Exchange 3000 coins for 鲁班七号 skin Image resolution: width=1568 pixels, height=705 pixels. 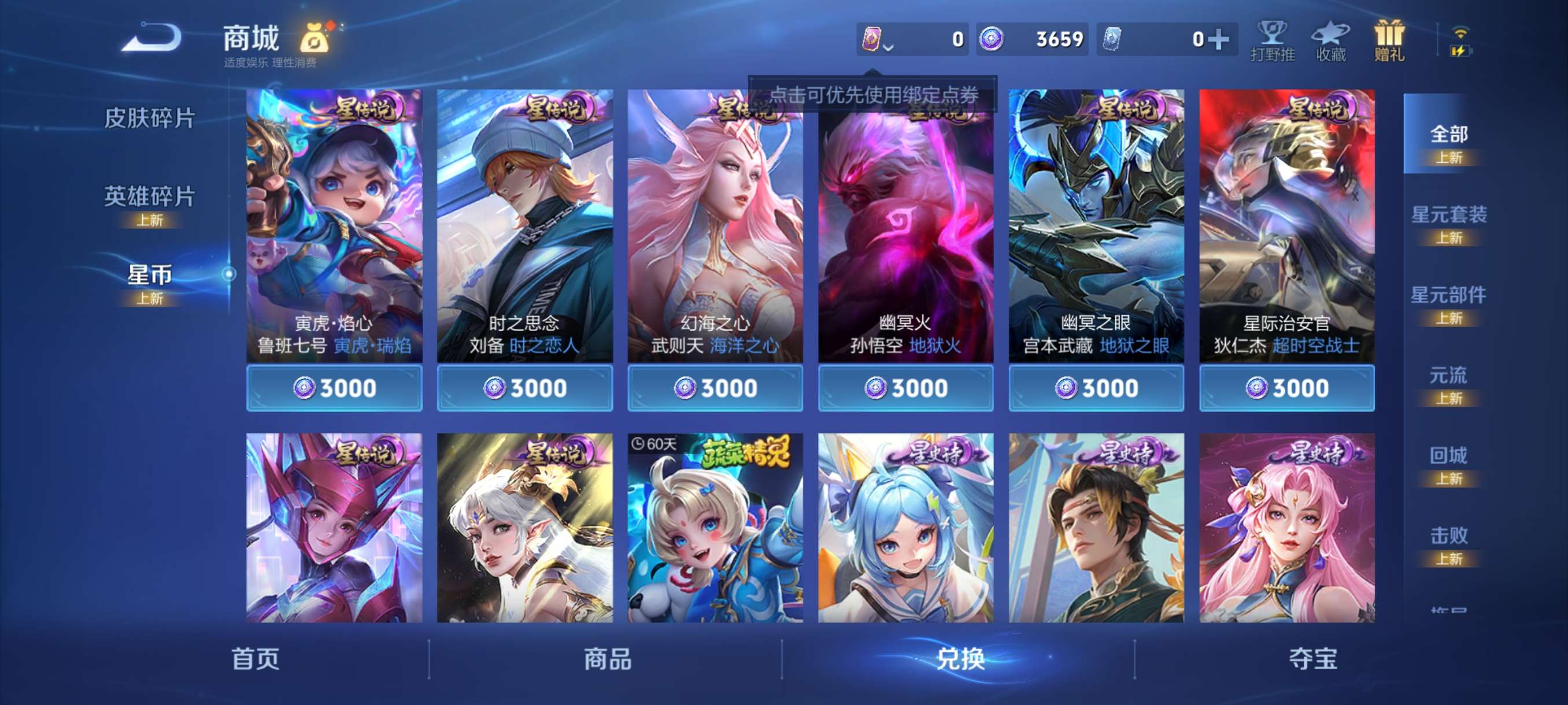coord(334,388)
